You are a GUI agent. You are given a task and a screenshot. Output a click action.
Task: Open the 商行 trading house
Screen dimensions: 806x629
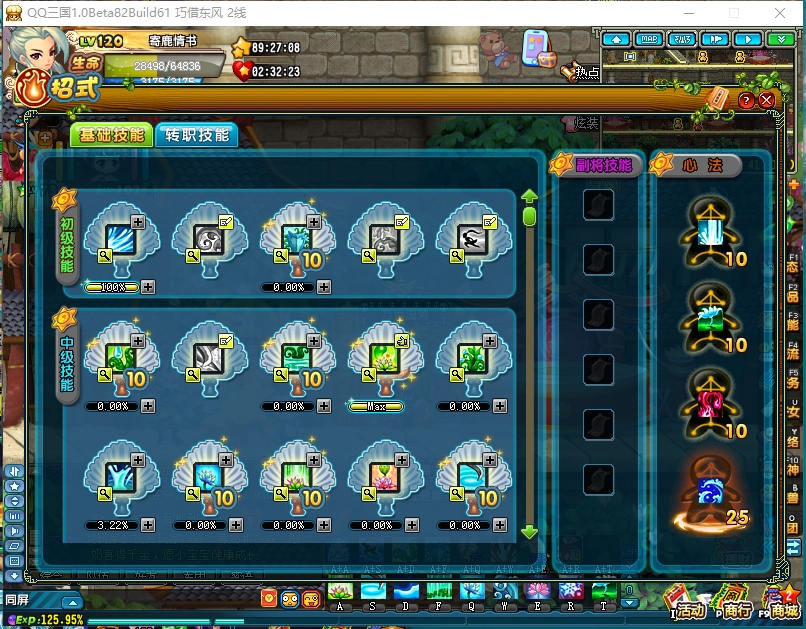click(x=735, y=603)
